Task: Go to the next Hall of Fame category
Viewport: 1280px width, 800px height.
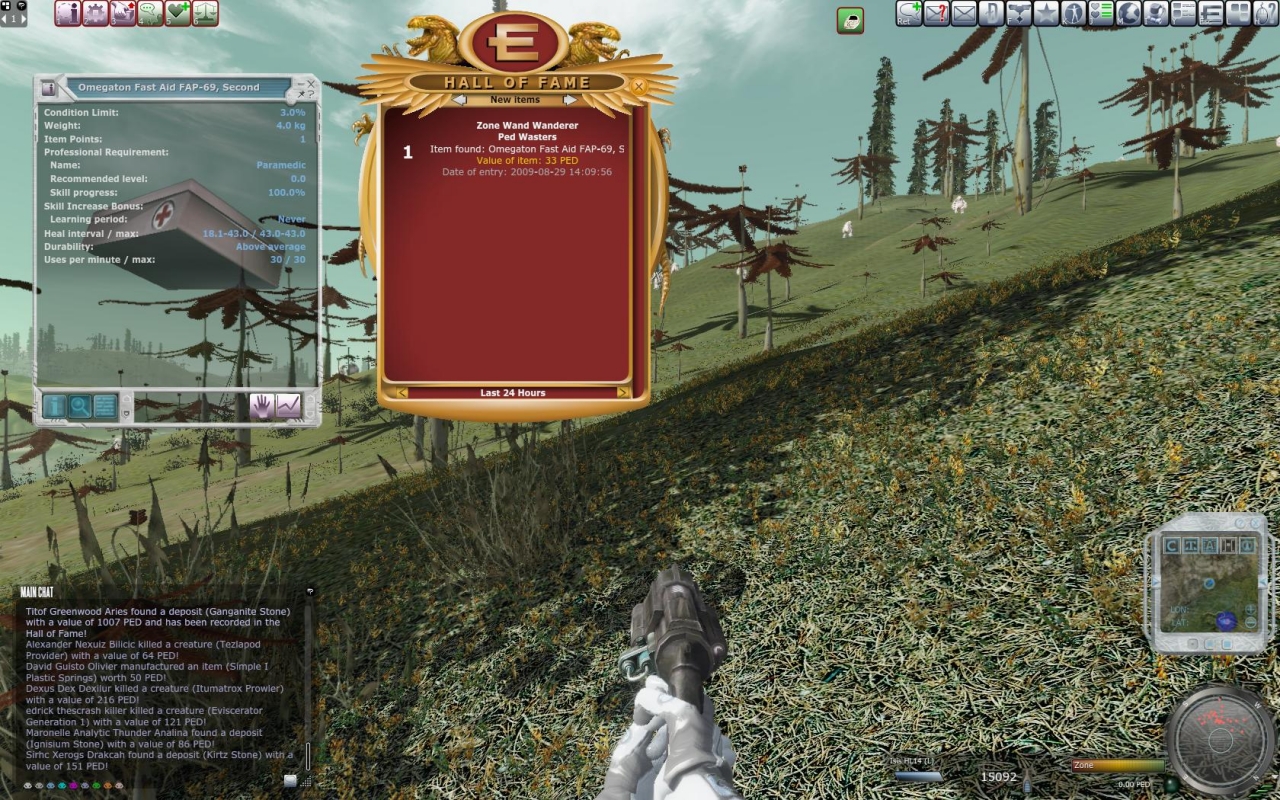Action: click(x=570, y=100)
